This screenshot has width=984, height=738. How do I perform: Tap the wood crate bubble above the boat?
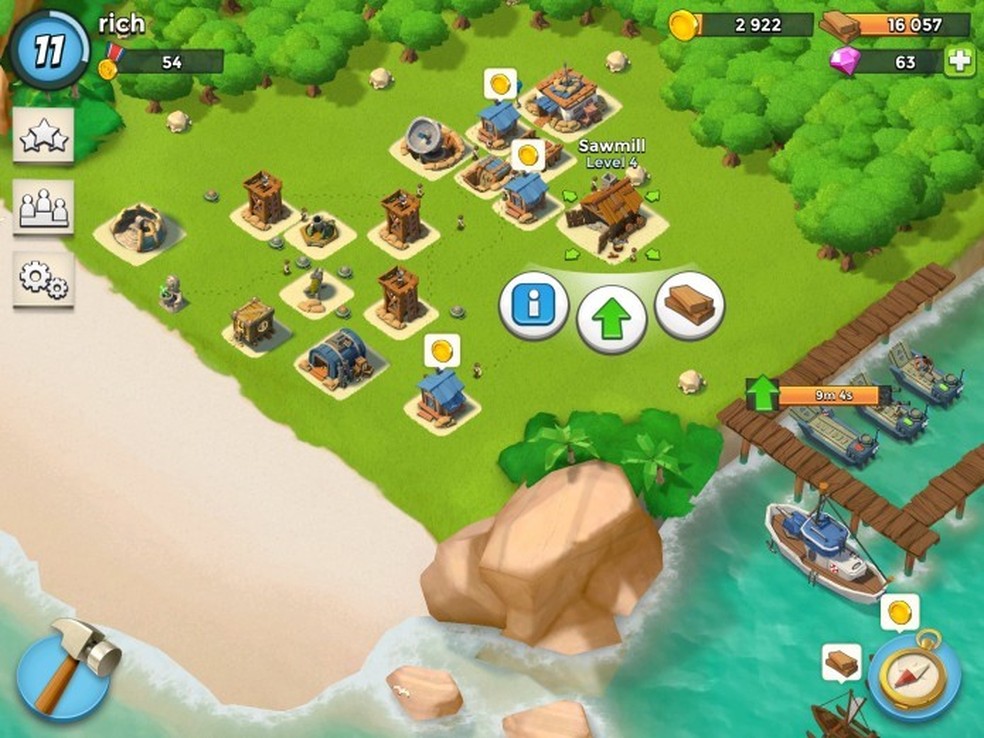841,661
